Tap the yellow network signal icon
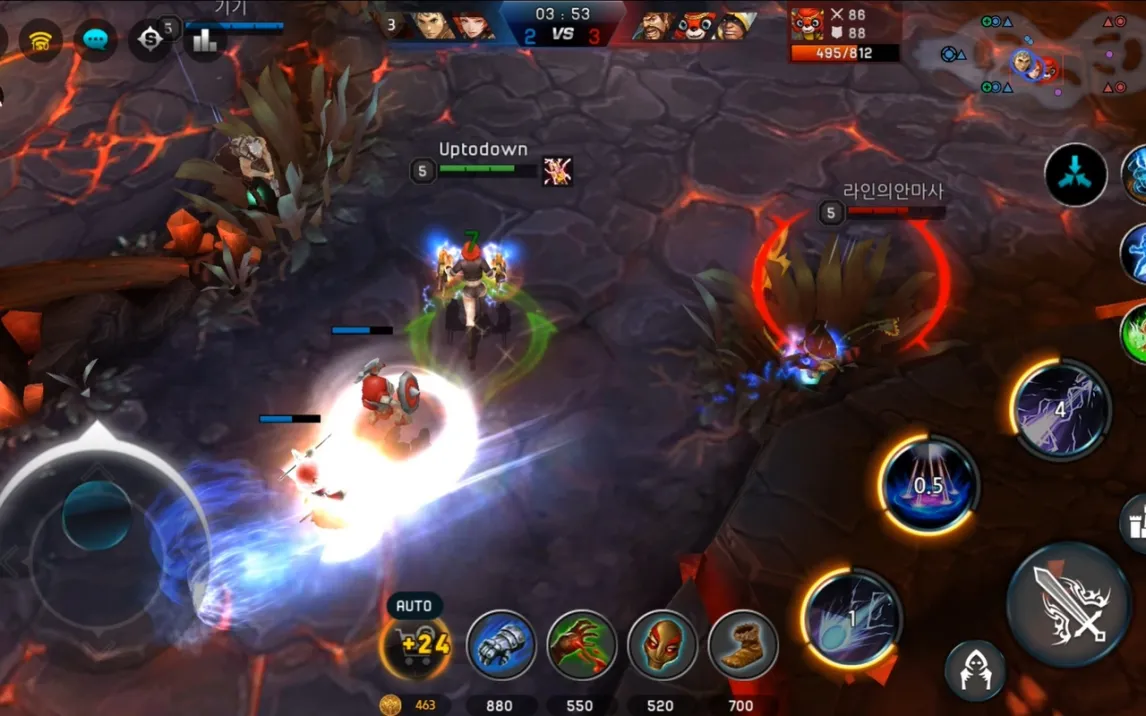 pos(41,40)
